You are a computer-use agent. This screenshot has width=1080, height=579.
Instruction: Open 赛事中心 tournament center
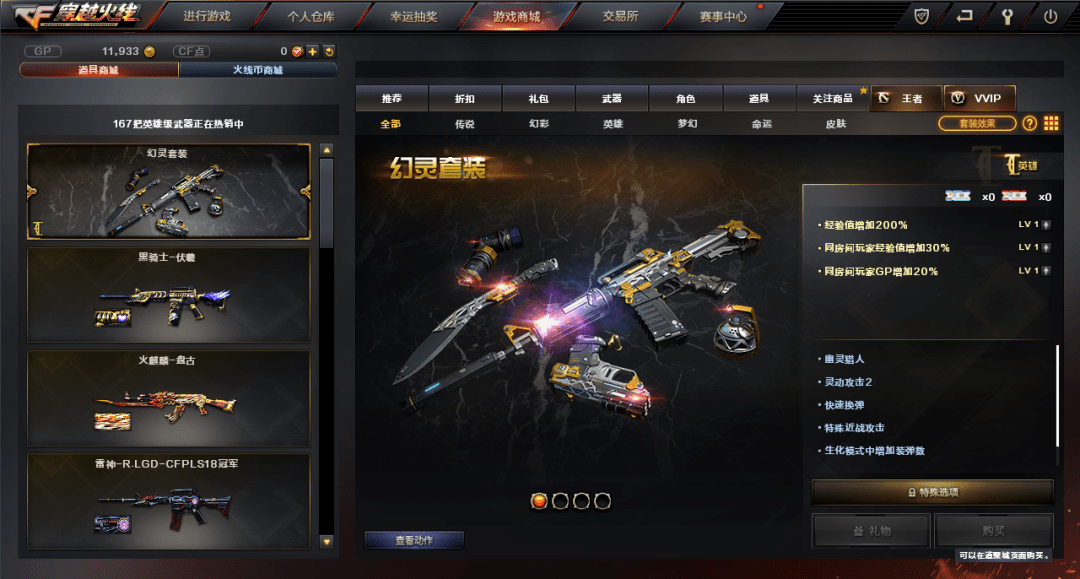(x=723, y=16)
